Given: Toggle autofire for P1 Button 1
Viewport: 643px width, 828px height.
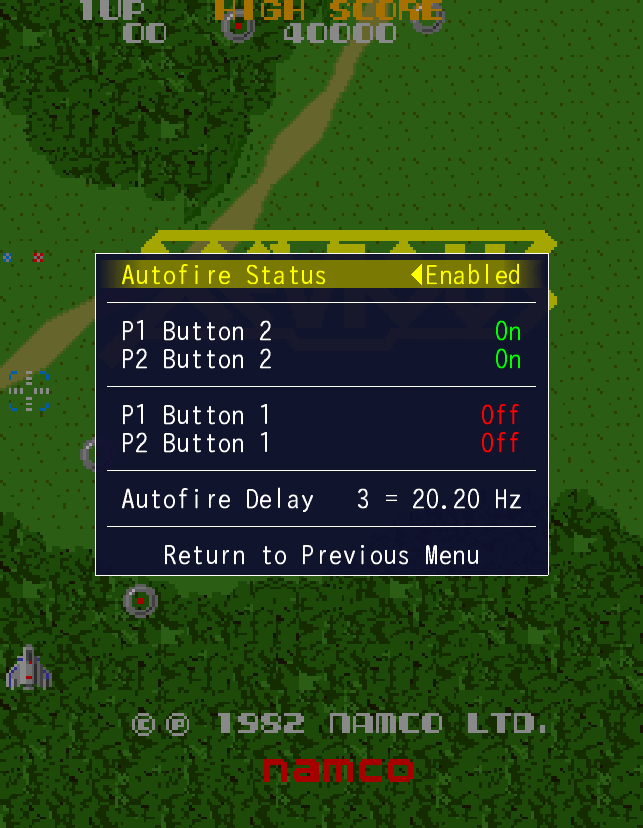Looking at the screenshot, I should pyautogui.click(x=321, y=415).
